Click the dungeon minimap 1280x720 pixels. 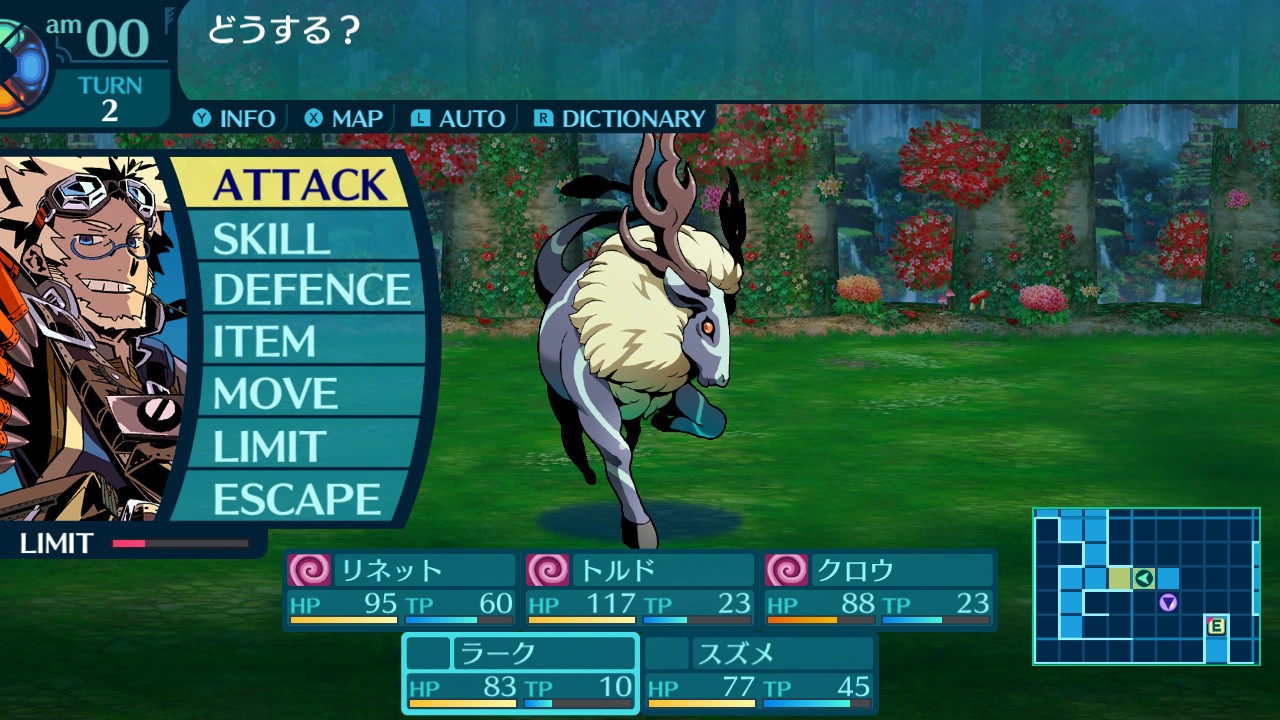(1146, 586)
